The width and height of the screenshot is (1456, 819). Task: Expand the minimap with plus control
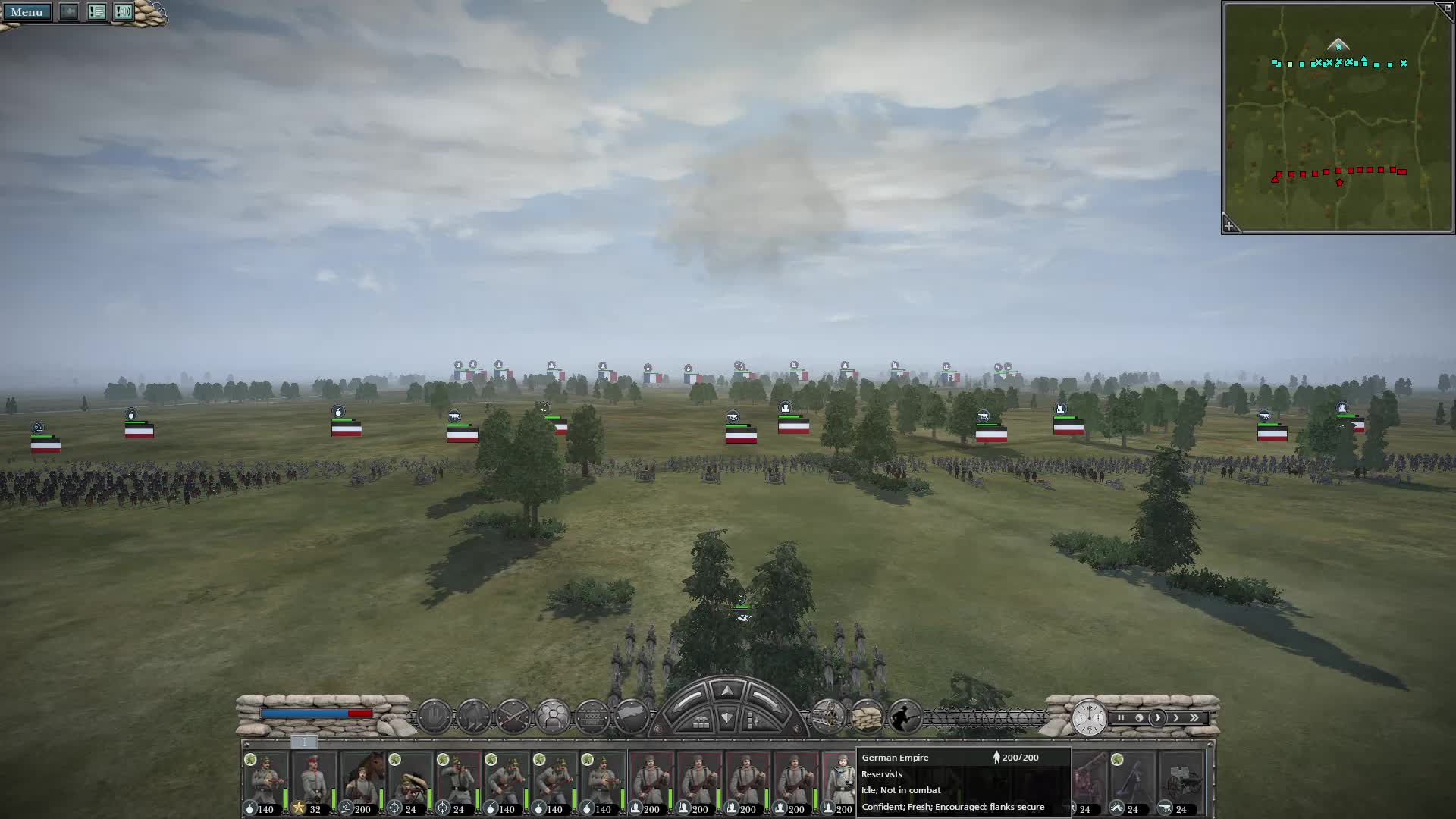[1230, 225]
